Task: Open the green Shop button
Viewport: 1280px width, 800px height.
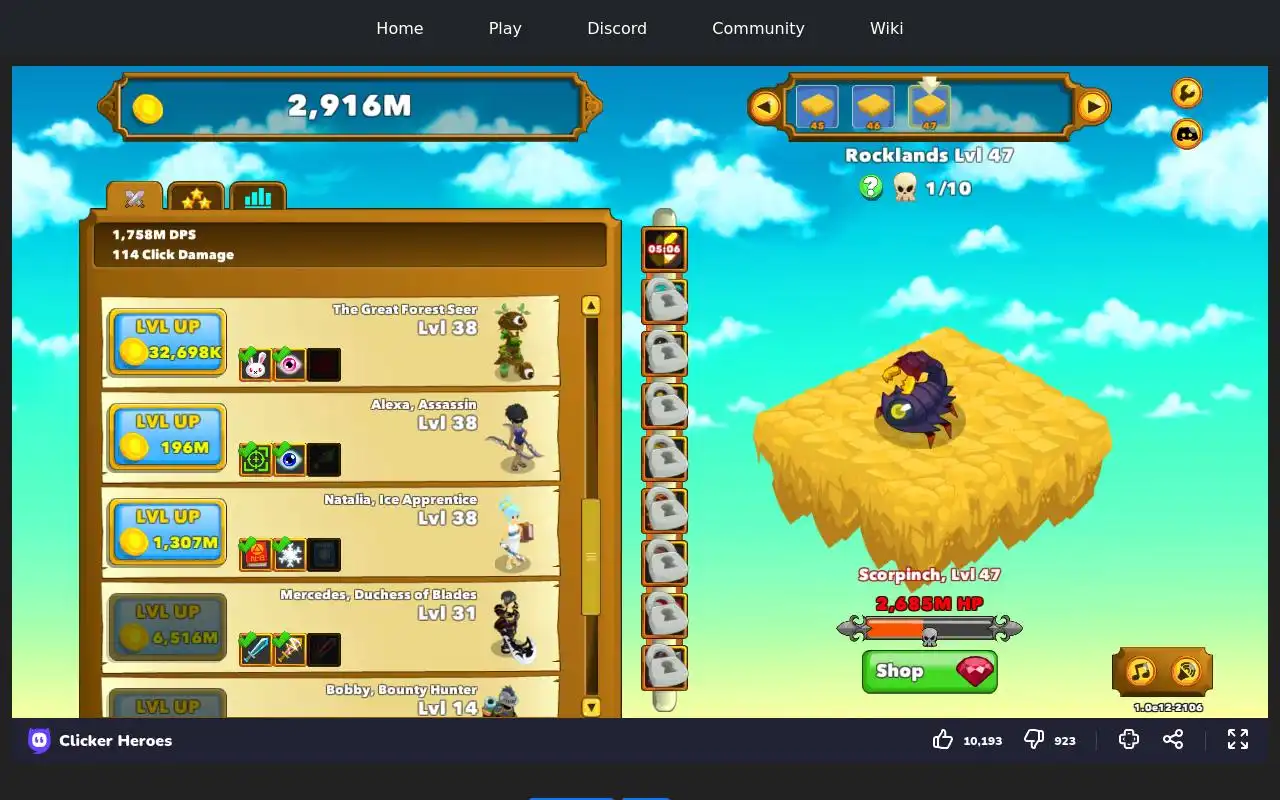Action: coord(929,671)
